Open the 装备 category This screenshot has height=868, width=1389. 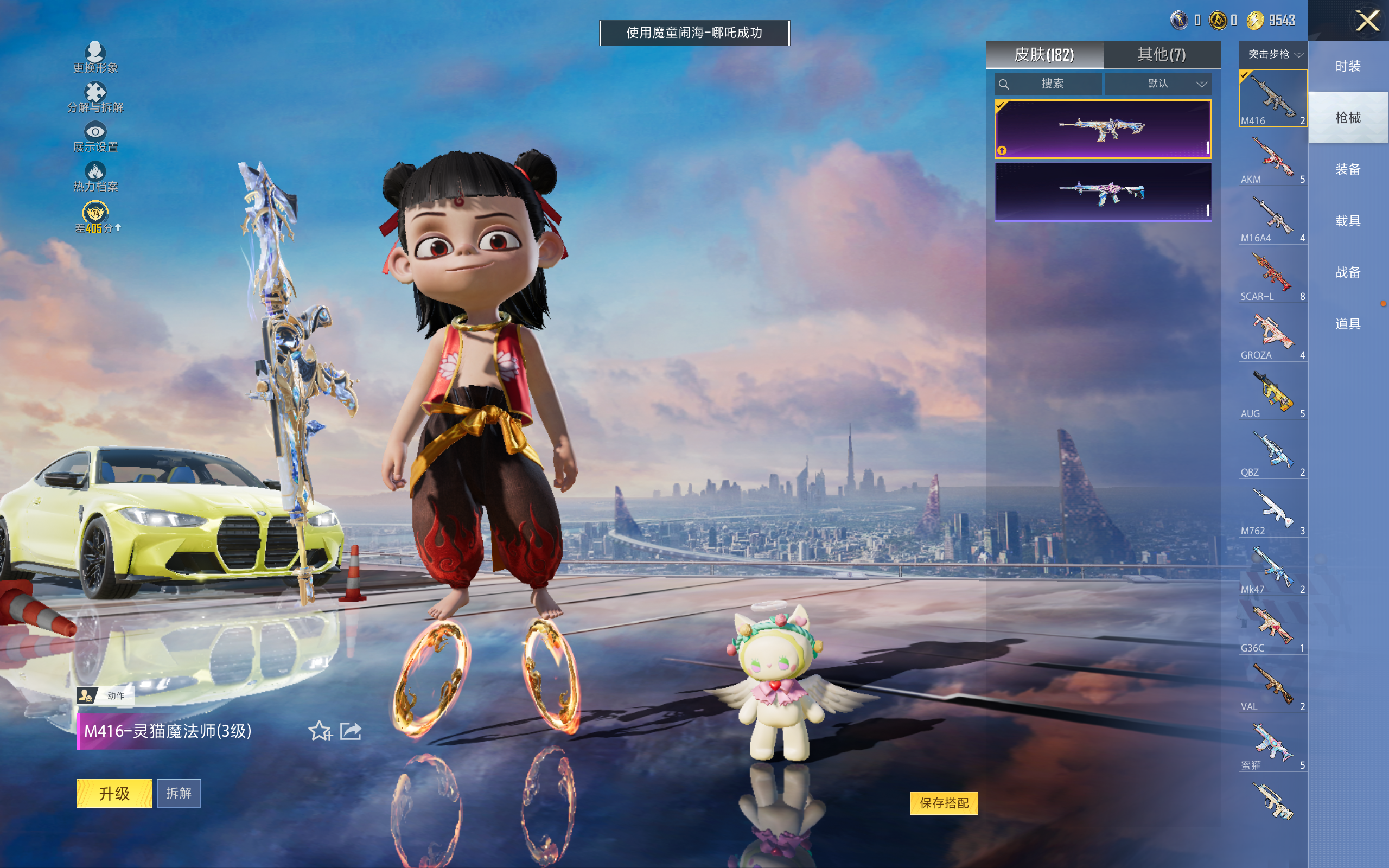pyautogui.click(x=1348, y=169)
